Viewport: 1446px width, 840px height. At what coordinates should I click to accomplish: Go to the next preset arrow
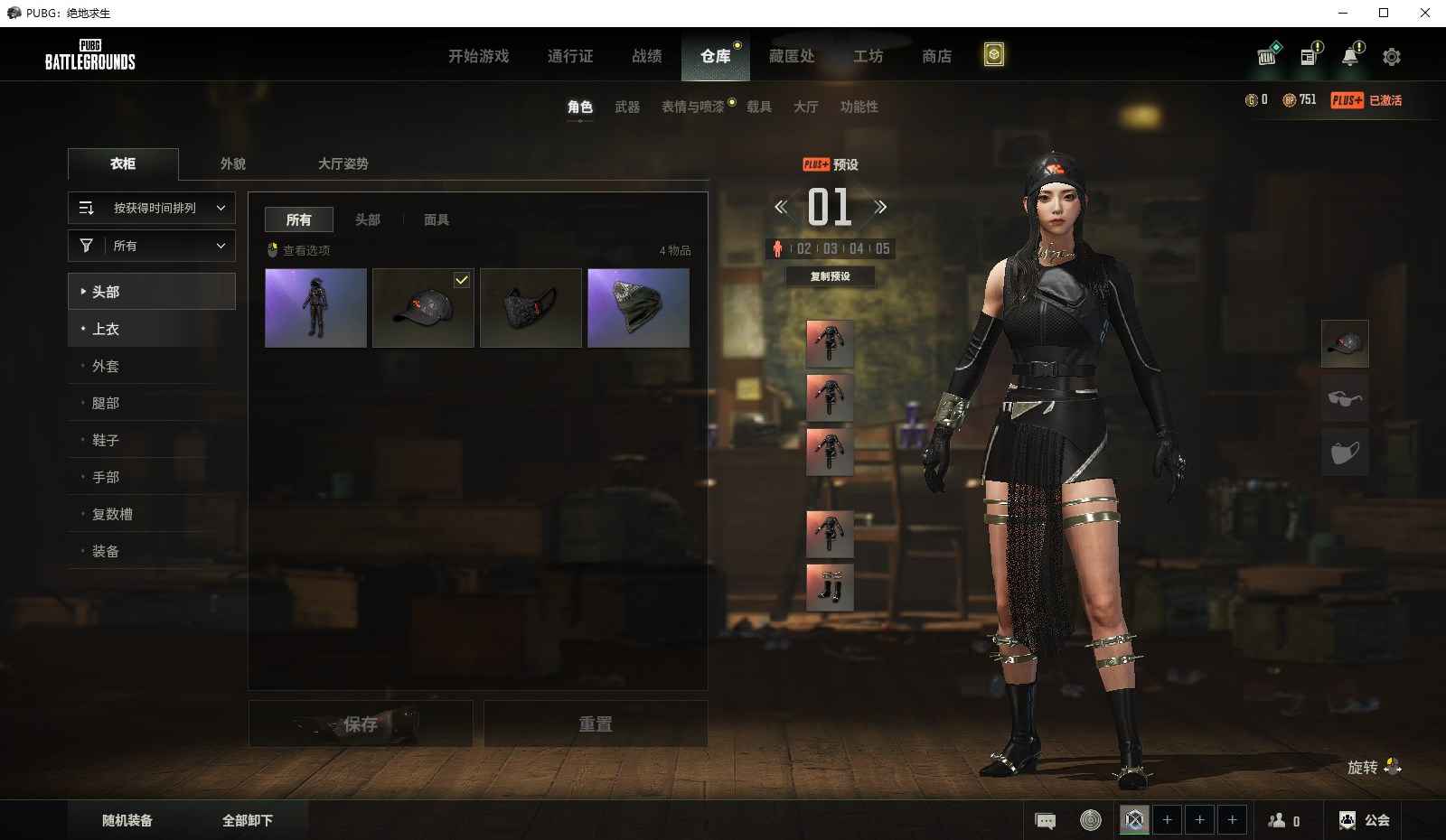[x=880, y=207]
